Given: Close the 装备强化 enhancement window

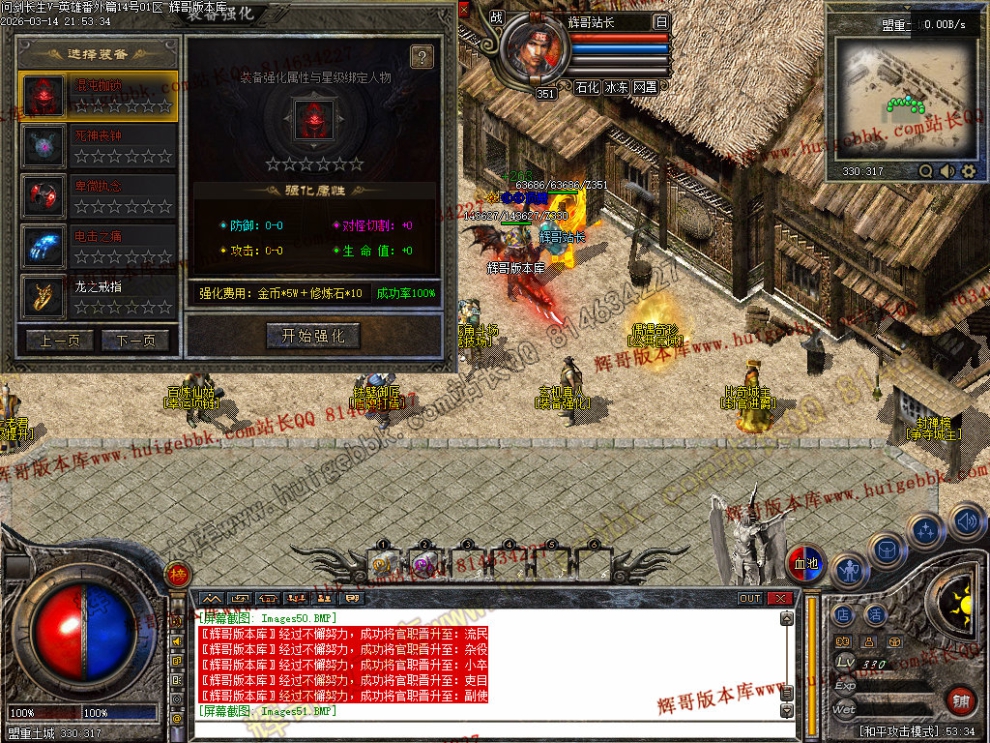Looking at the screenshot, I should click(x=463, y=9).
